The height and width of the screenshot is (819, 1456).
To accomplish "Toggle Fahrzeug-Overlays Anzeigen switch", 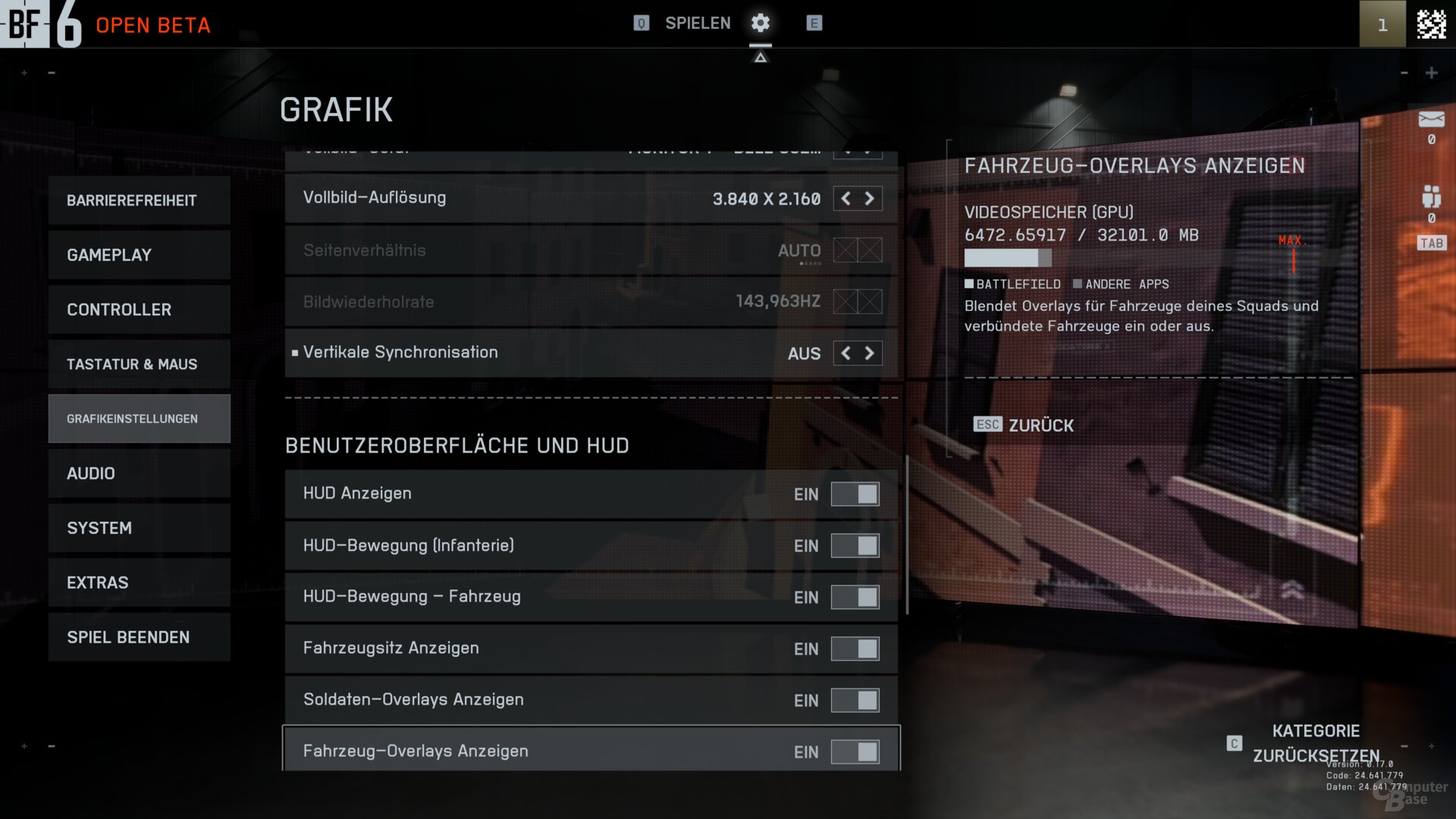I will (855, 752).
